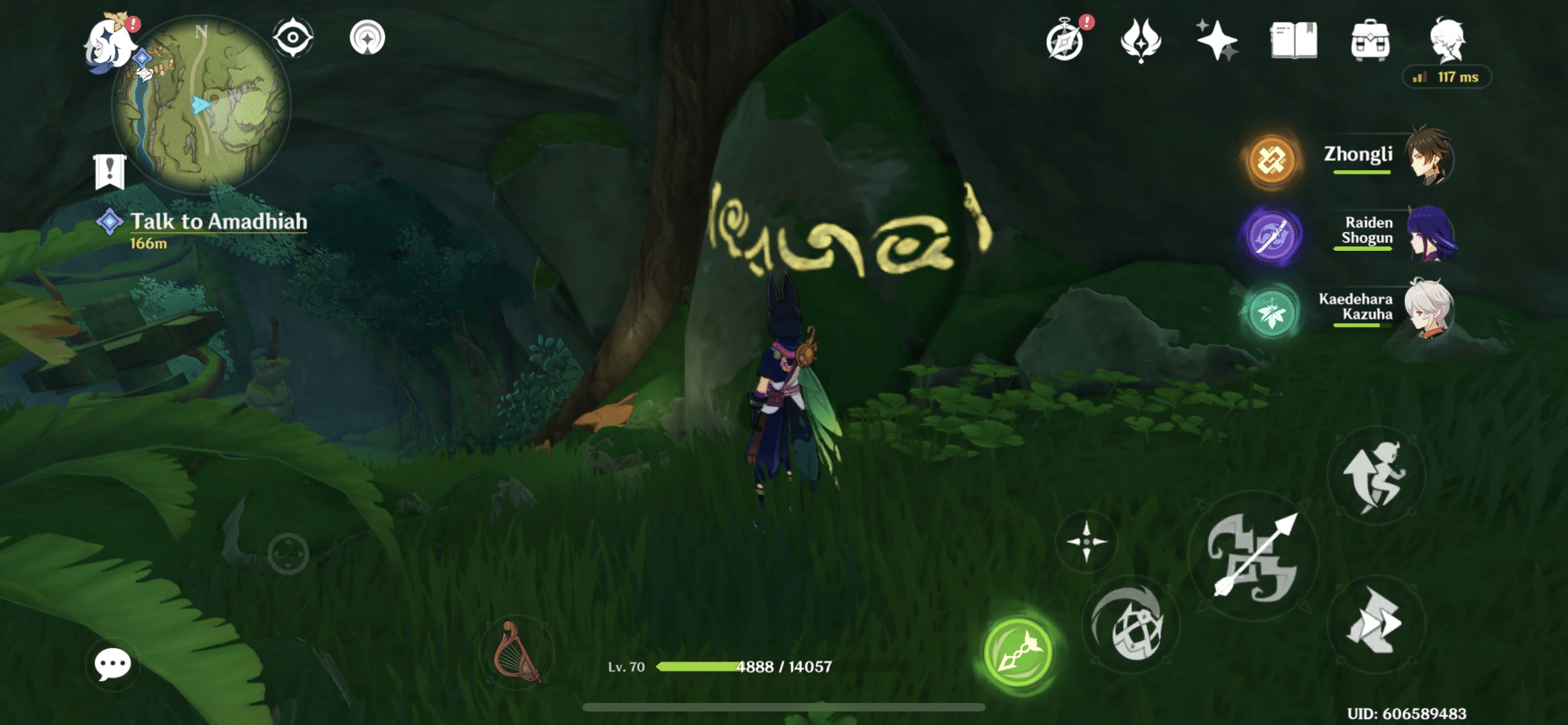The image size is (1568, 725).
Task: Select the Talk to Amadhiah quest
Action: tap(217, 223)
